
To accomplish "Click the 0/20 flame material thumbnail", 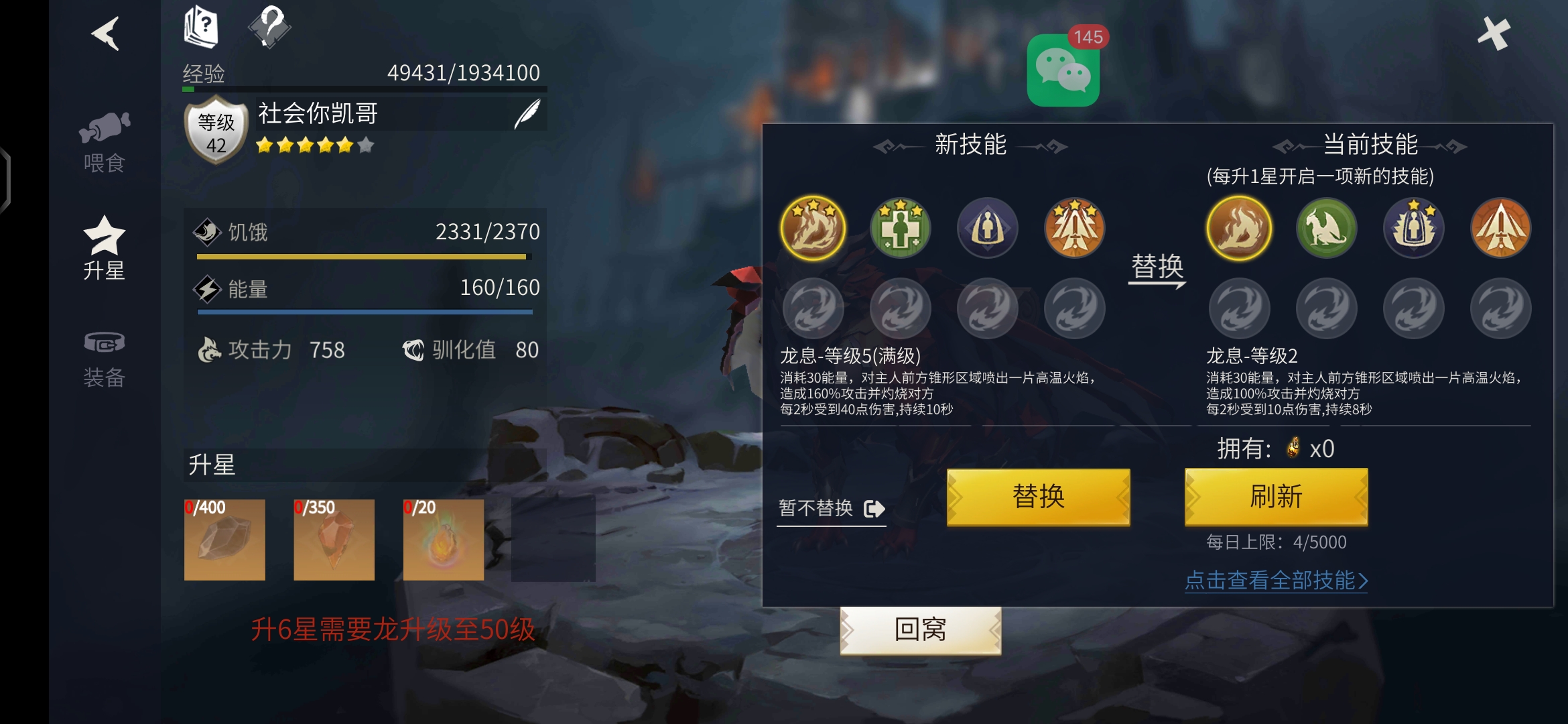I will coord(444,540).
